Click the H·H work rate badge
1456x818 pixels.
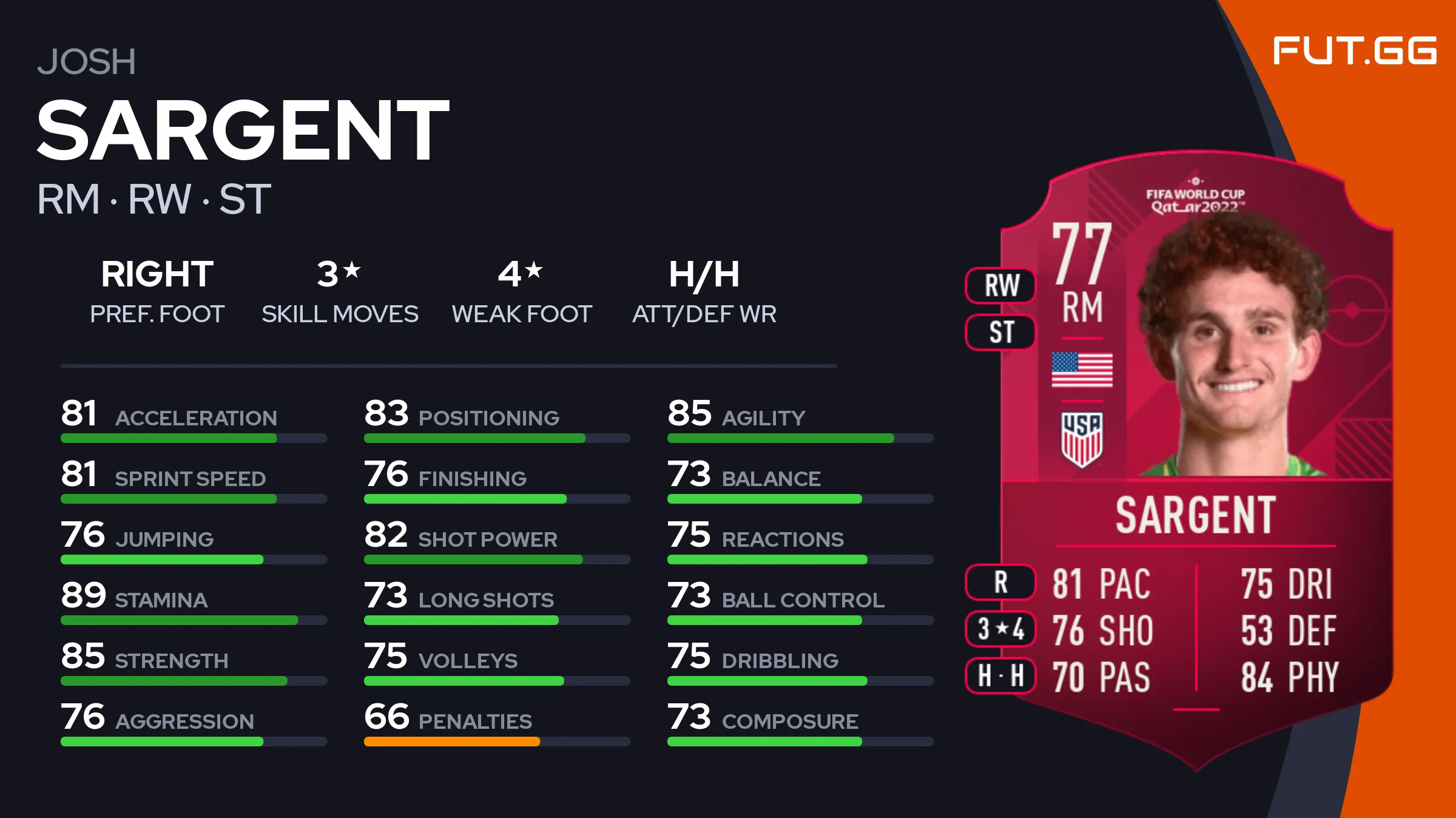(x=1001, y=675)
